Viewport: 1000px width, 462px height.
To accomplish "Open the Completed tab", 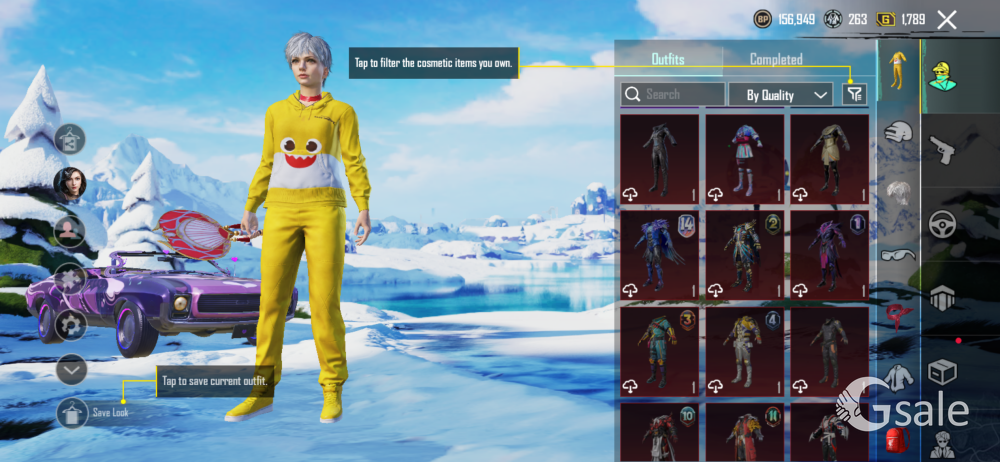I will [776, 59].
